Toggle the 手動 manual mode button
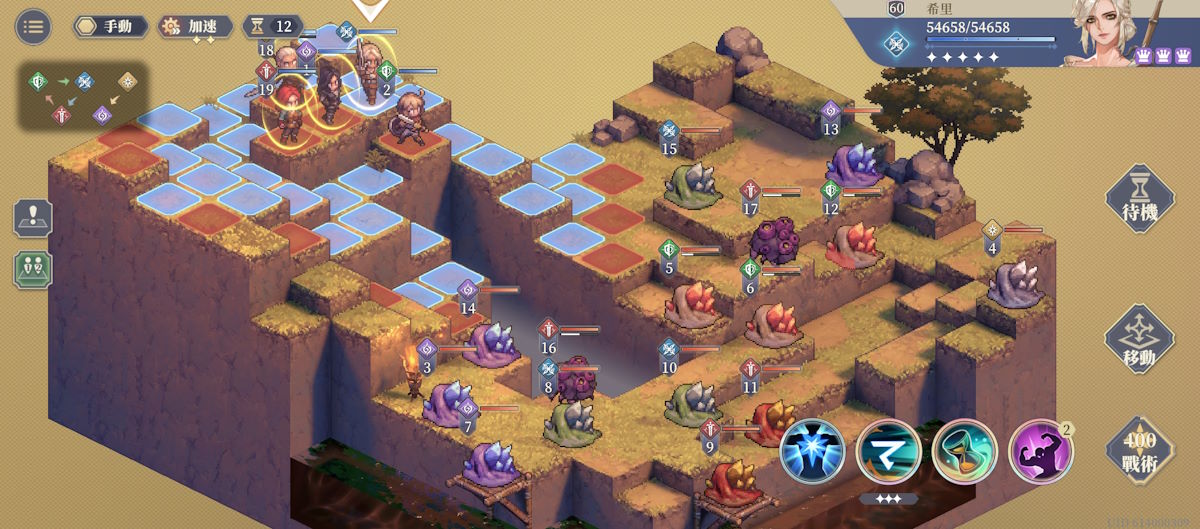 [x=111, y=26]
